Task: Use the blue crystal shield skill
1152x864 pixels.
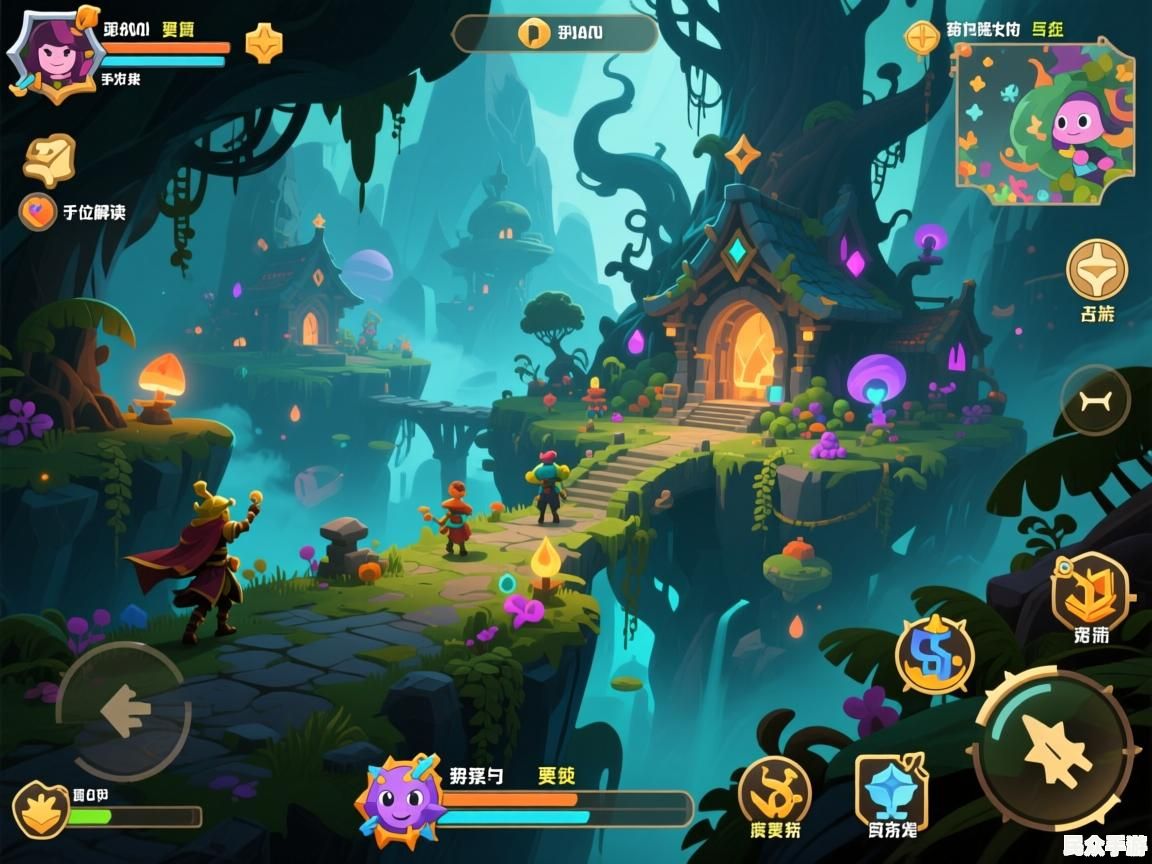Action: click(891, 791)
